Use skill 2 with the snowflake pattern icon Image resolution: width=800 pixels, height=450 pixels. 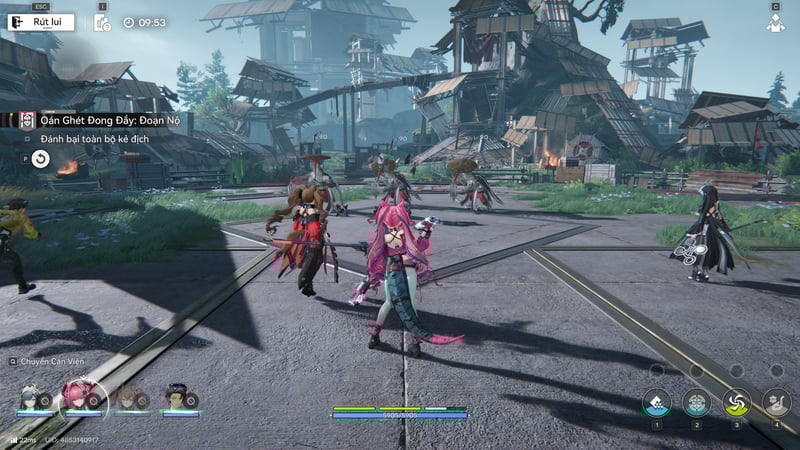[x=696, y=402]
